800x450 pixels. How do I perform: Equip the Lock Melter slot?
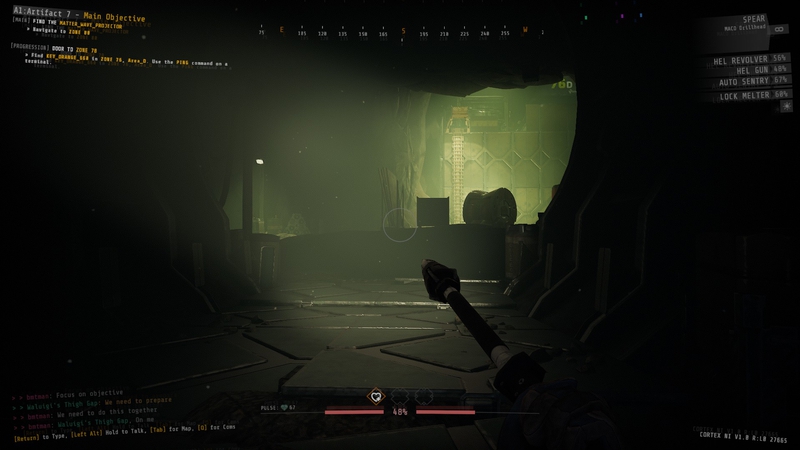pos(754,94)
